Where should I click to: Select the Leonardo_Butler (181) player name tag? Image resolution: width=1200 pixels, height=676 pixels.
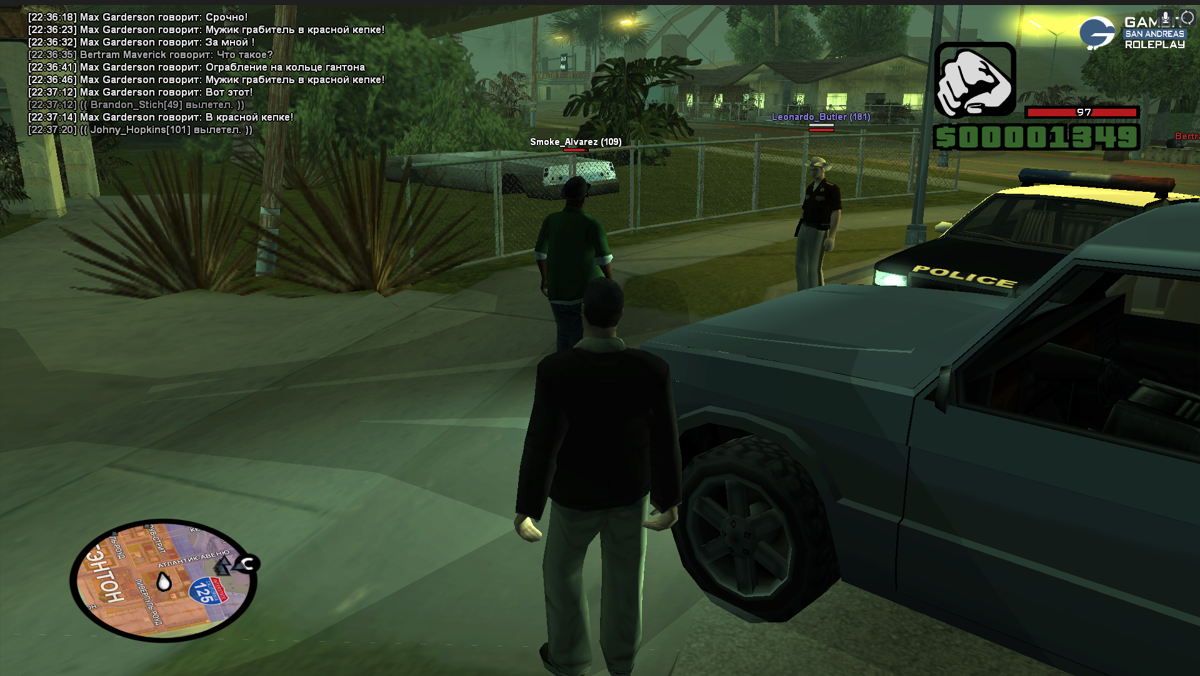820,117
